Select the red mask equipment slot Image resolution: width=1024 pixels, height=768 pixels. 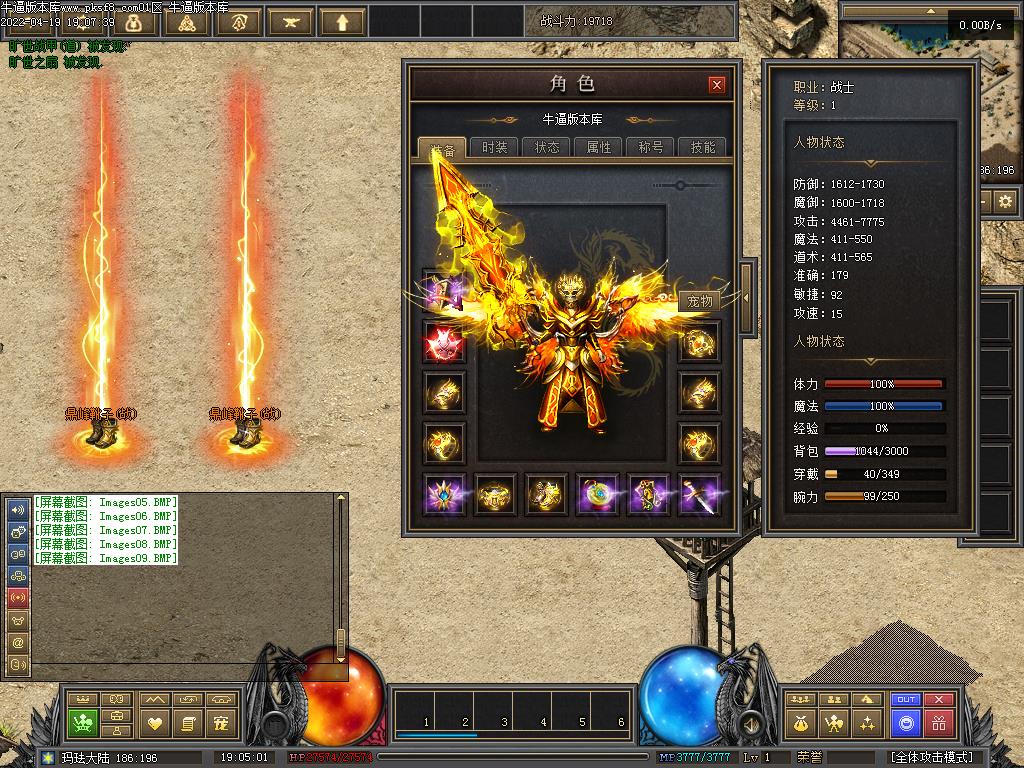tap(443, 343)
